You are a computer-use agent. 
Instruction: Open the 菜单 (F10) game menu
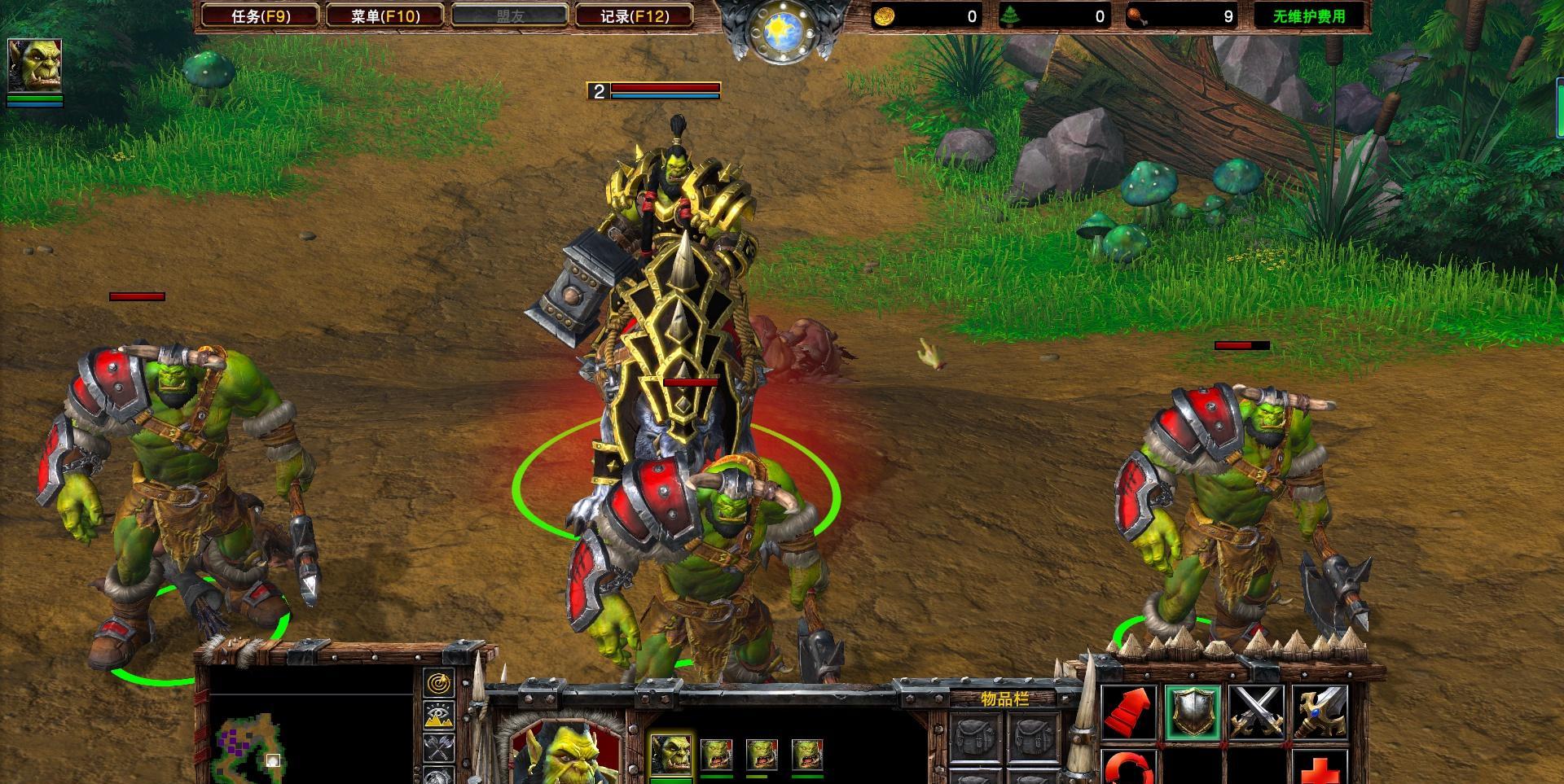coord(384,15)
